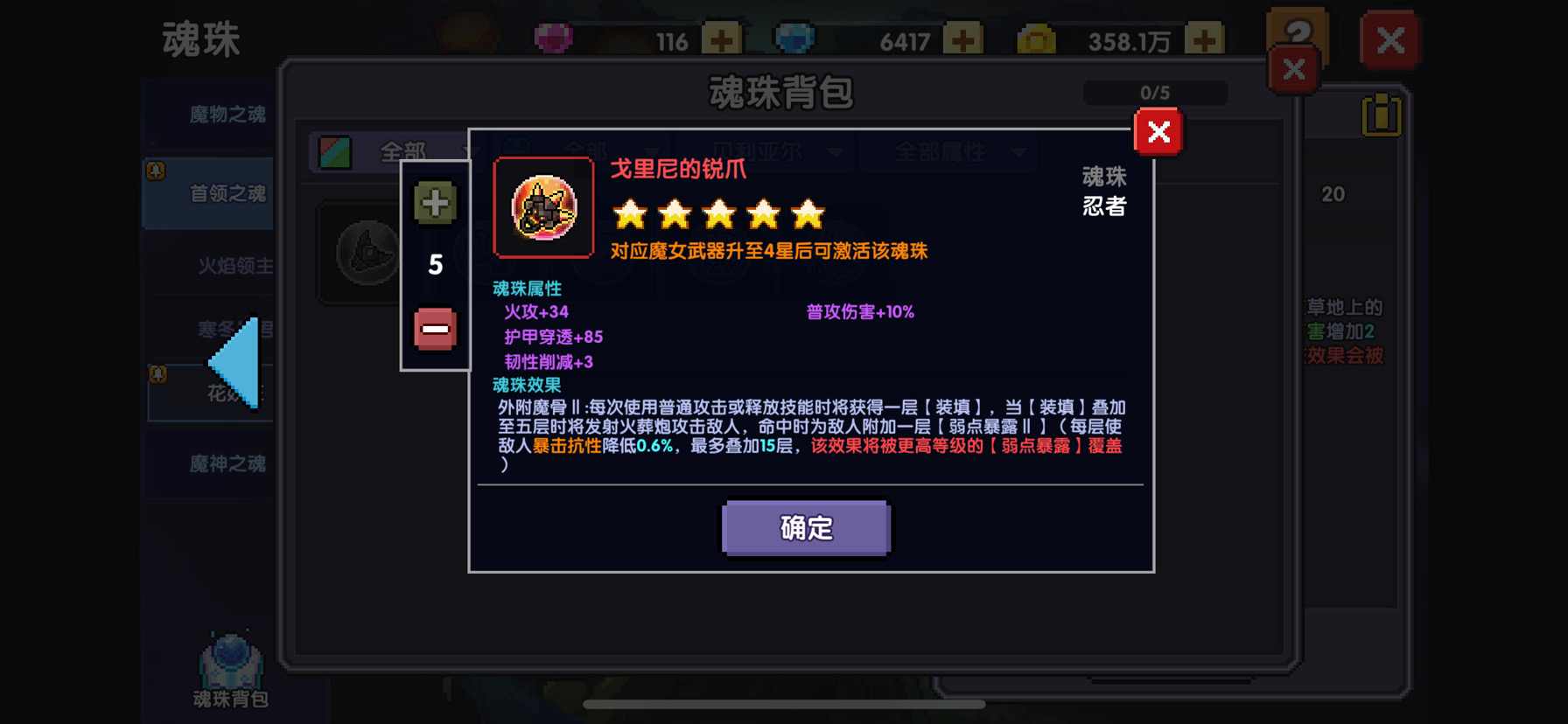The height and width of the screenshot is (724, 1568).
Task: Click the plus next to gold amount 358.1万
Action: click(1202, 37)
